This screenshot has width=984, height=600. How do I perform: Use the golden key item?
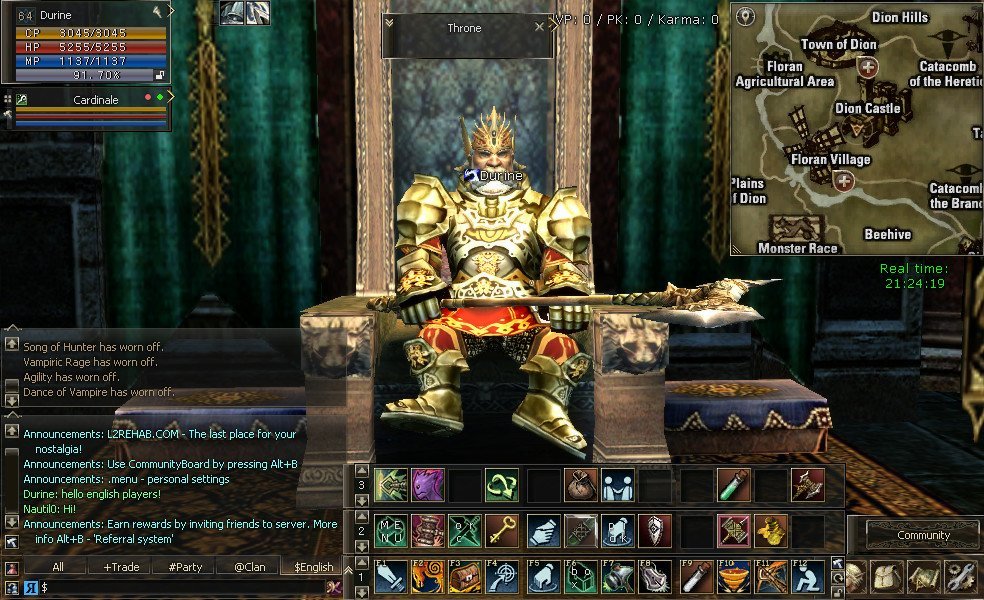[x=503, y=531]
